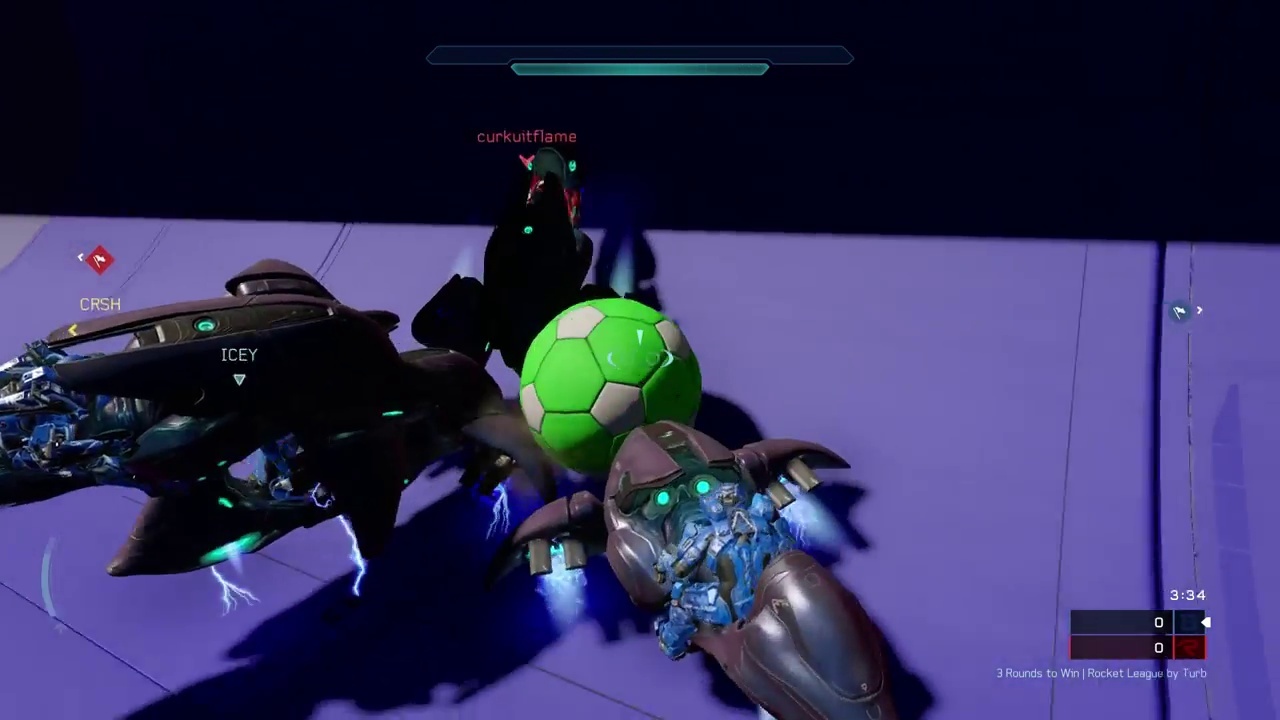Click the green status light on ICEY's vehicle

tap(204, 325)
